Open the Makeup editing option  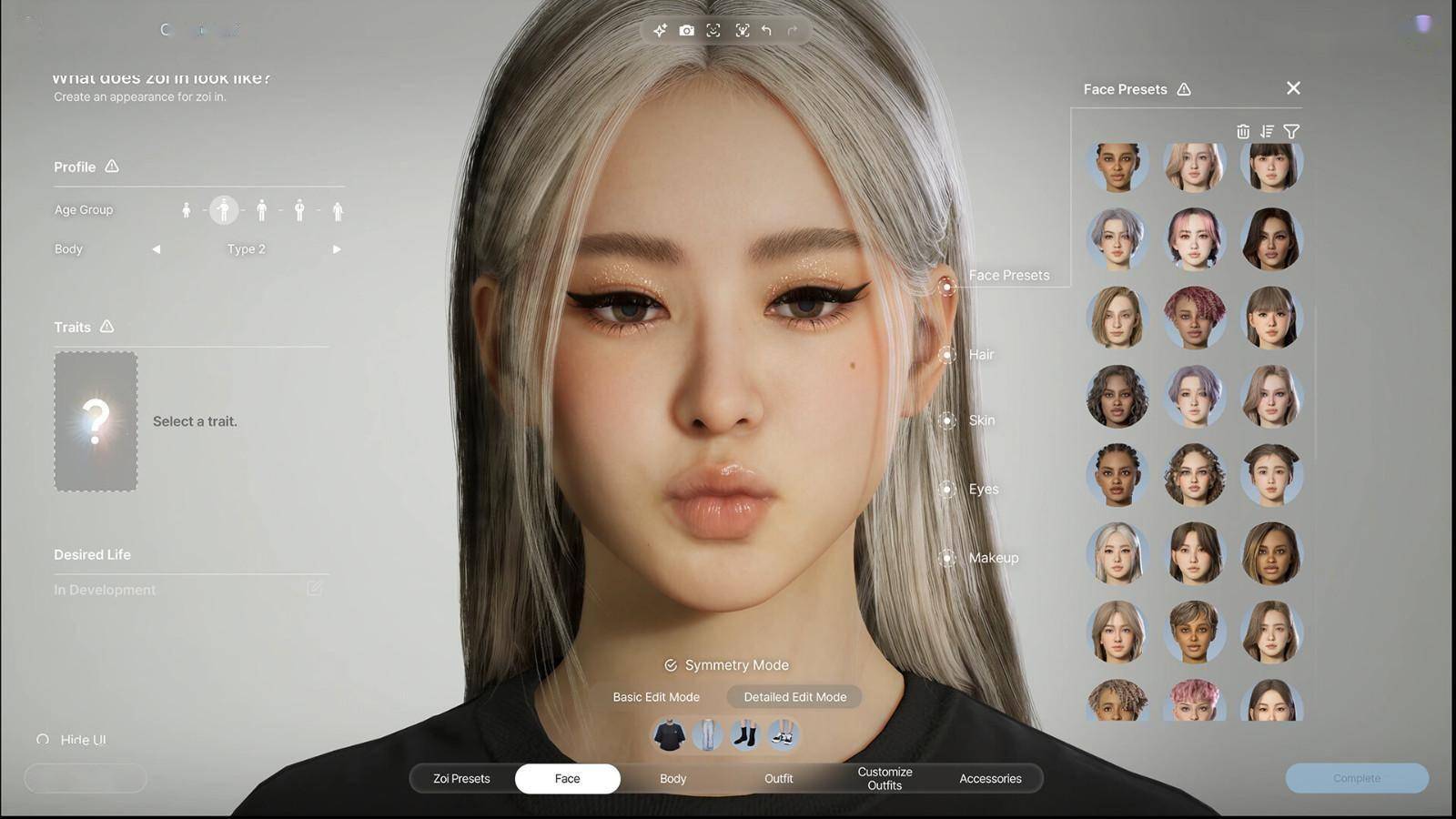[x=947, y=558]
